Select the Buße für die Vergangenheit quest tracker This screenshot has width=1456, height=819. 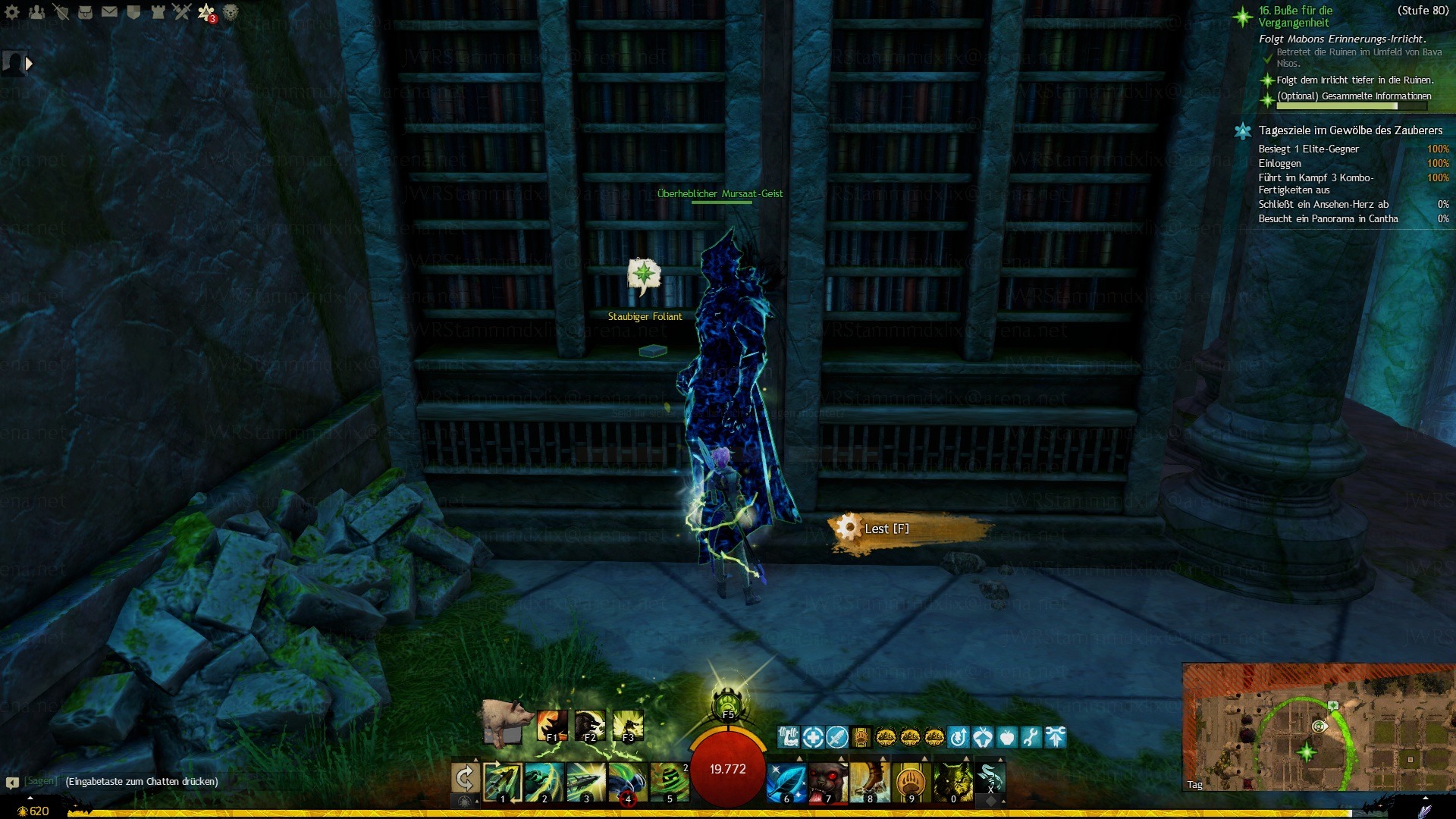coord(1295,17)
